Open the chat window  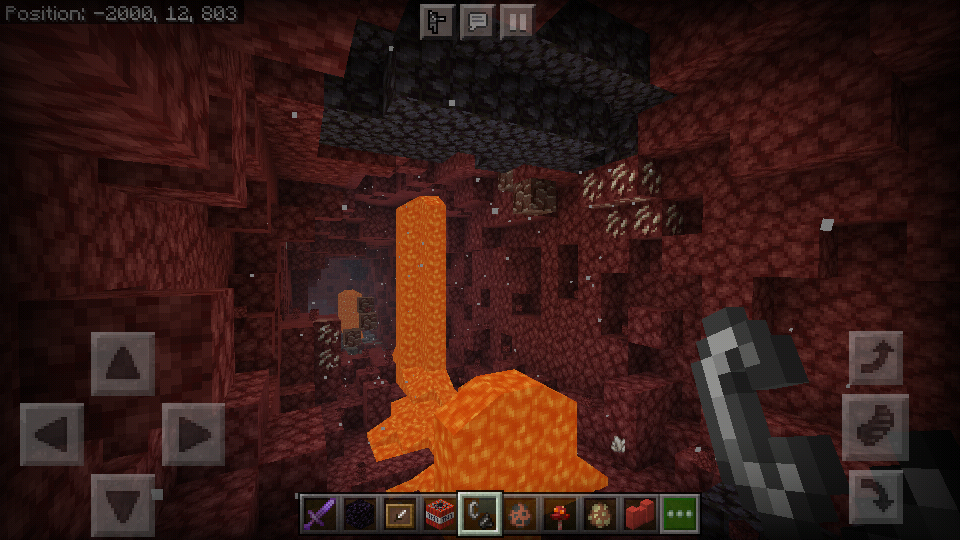[x=477, y=22]
